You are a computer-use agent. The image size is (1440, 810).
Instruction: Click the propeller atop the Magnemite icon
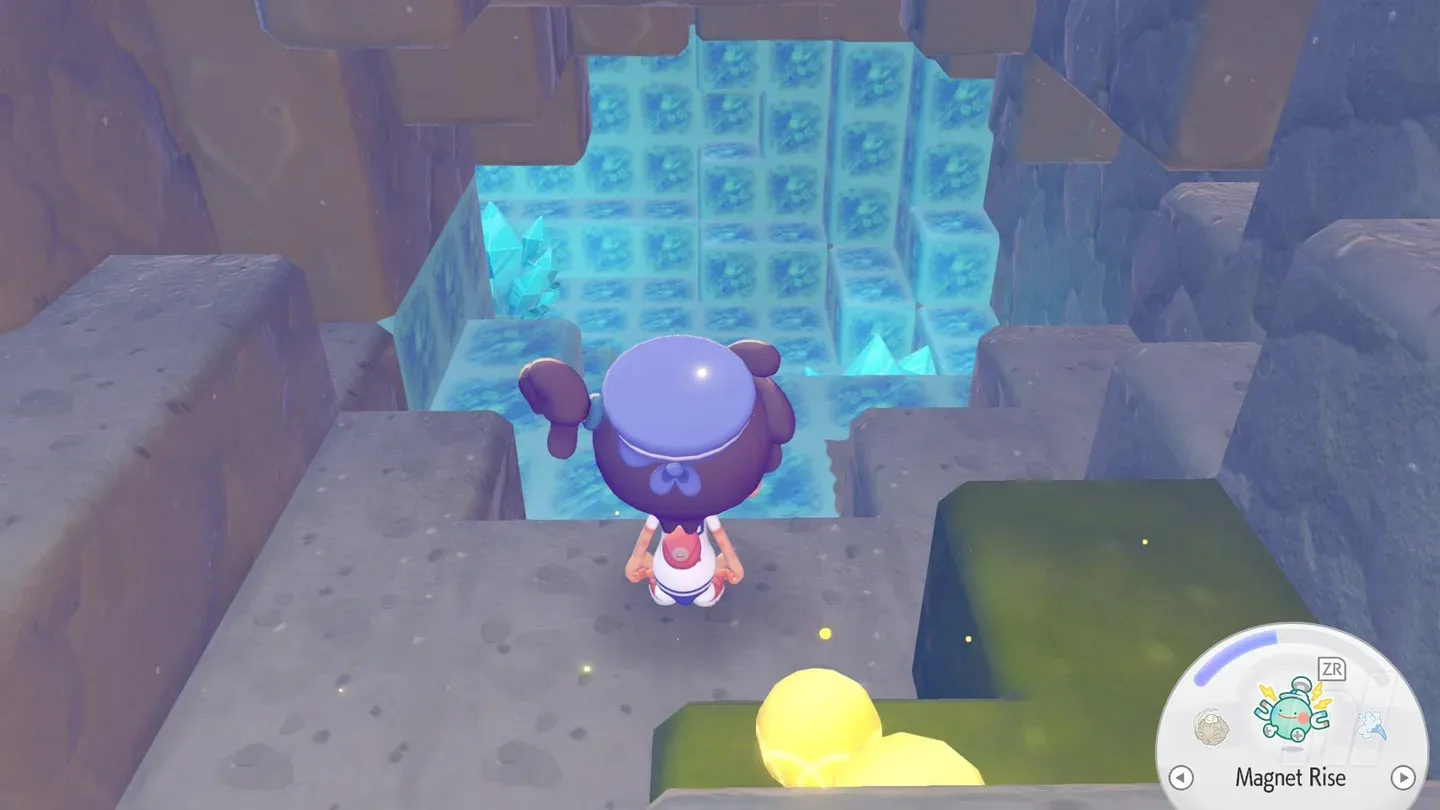tap(1300, 682)
